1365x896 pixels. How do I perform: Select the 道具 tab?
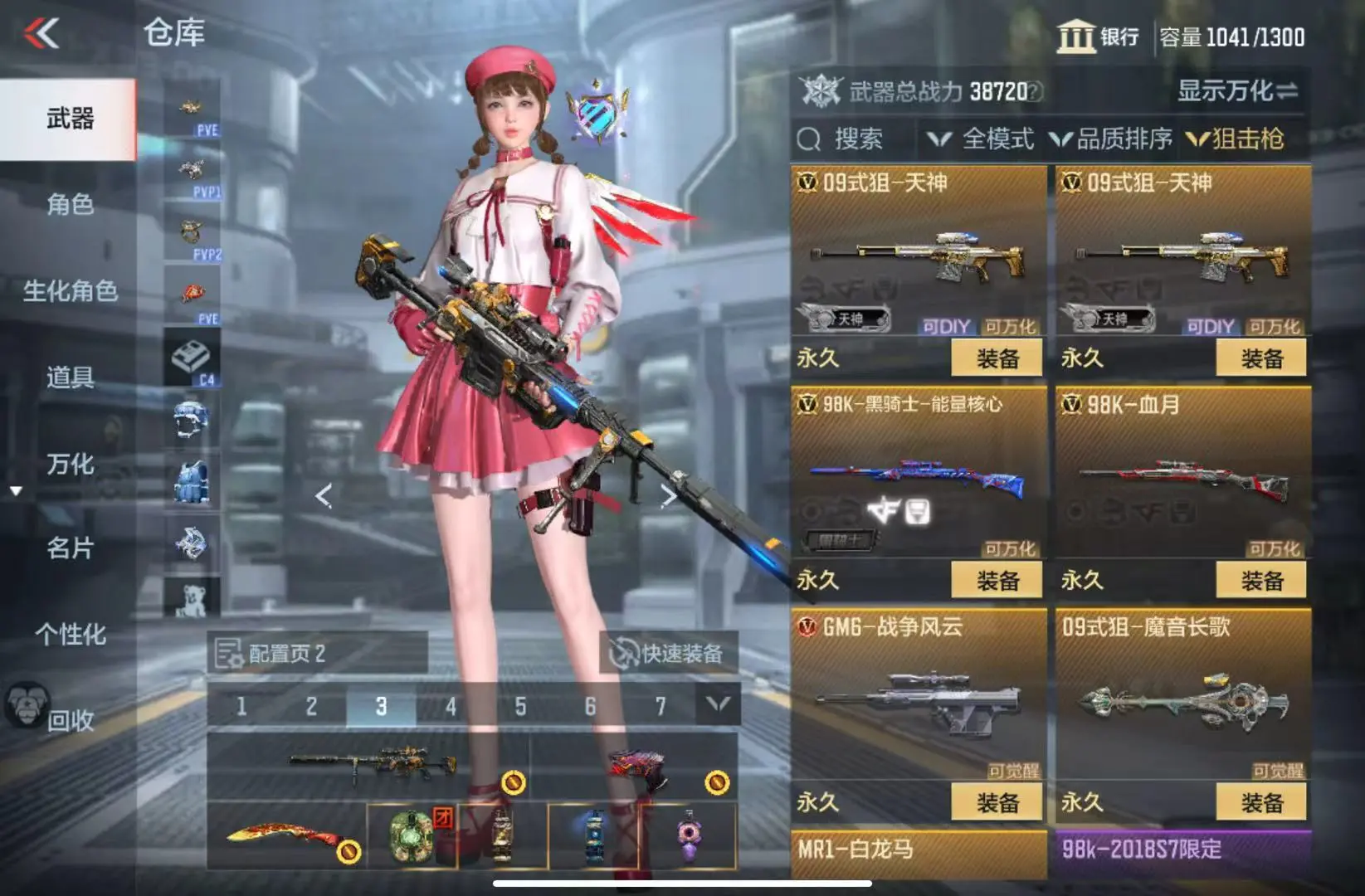[70, 377]
